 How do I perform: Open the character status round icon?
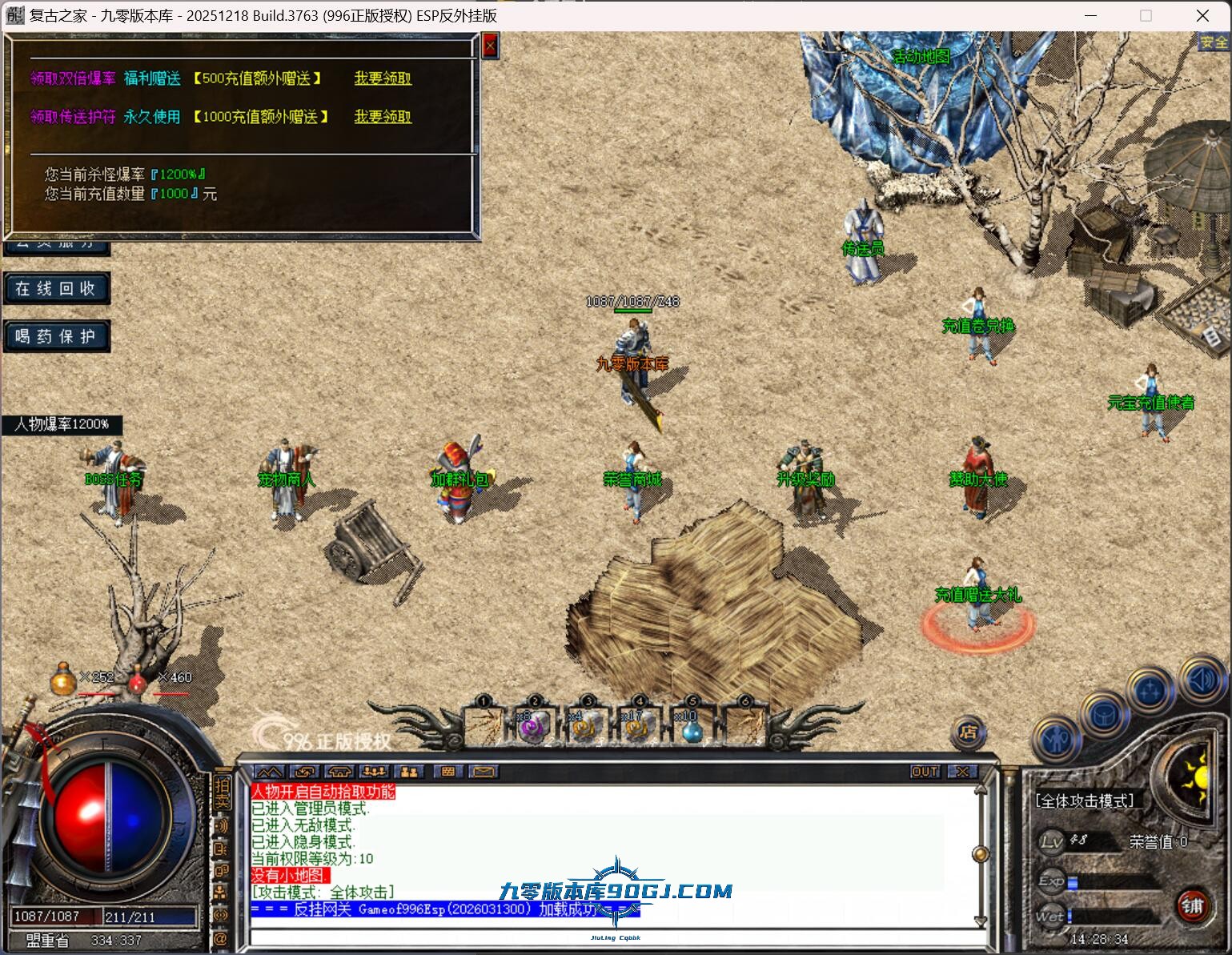point(1056,738)
